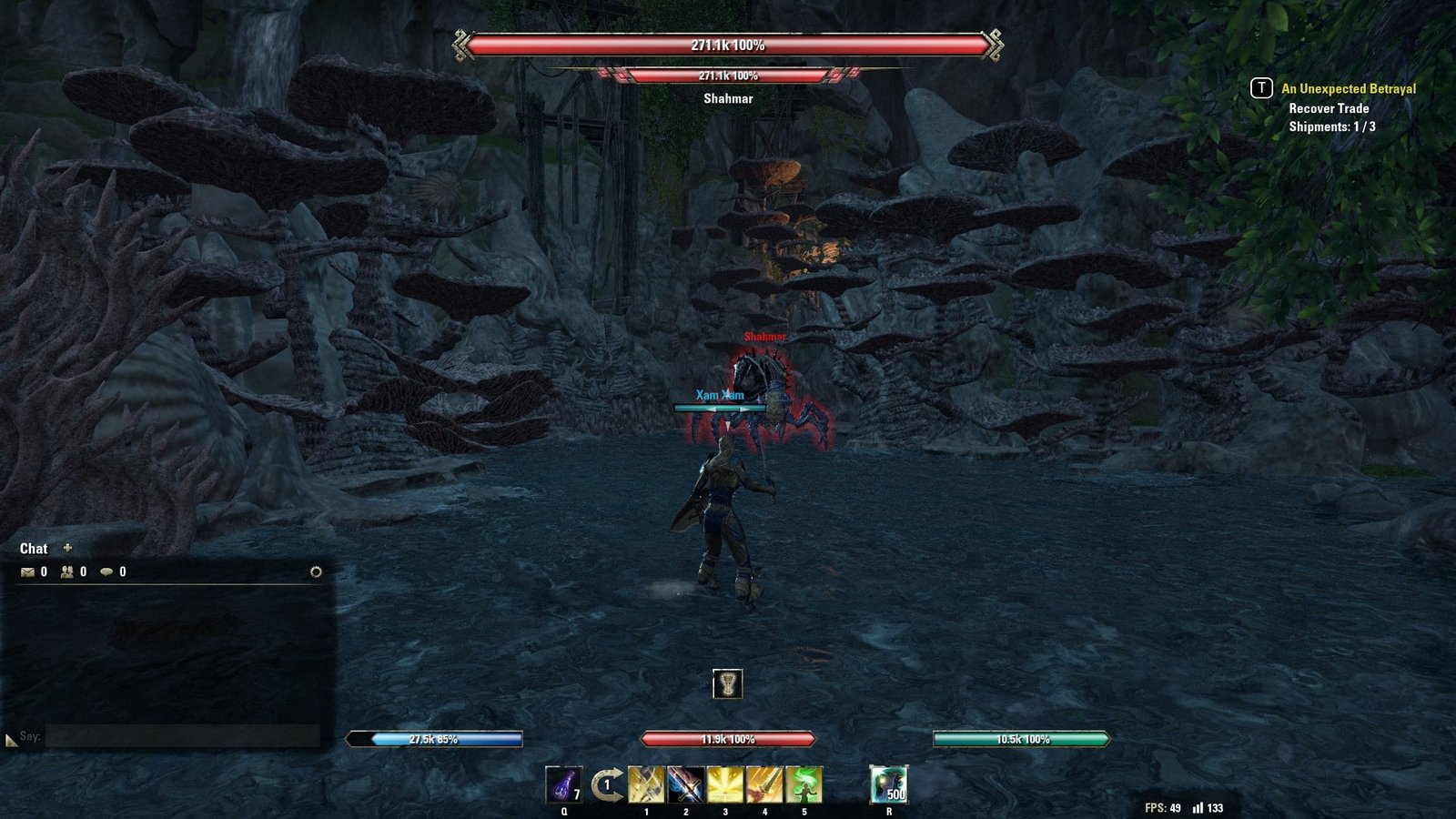Viewport: 1456px width, 819px height.
Task: Cast the green healing figure ability
Action: coord(804,784)
